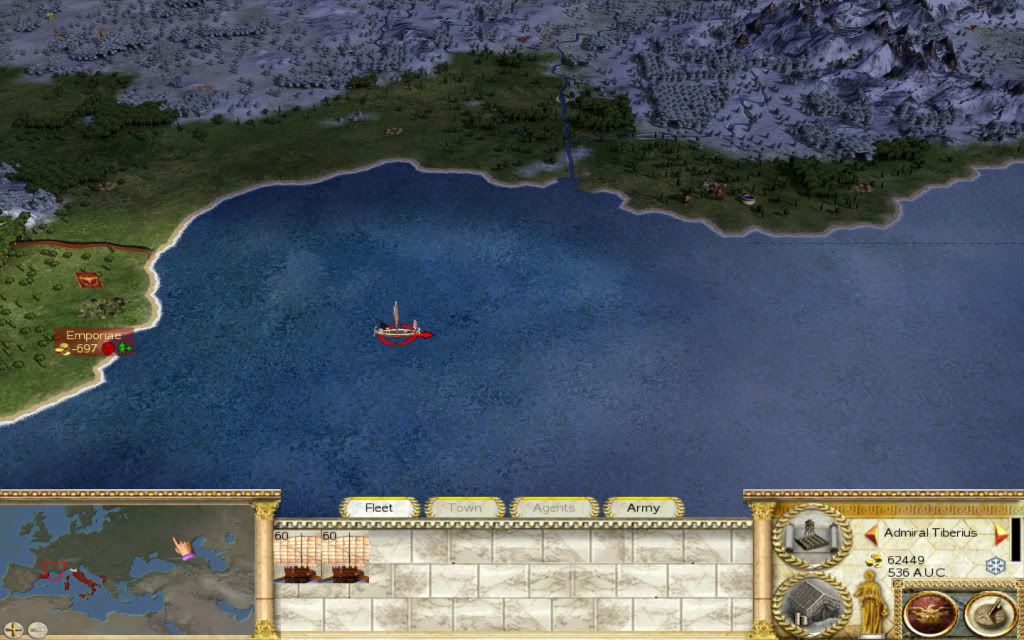Viewport: 1024px width, 640px height.
Task: Cycle to previous character with left arrow
Action: [871, 533]
